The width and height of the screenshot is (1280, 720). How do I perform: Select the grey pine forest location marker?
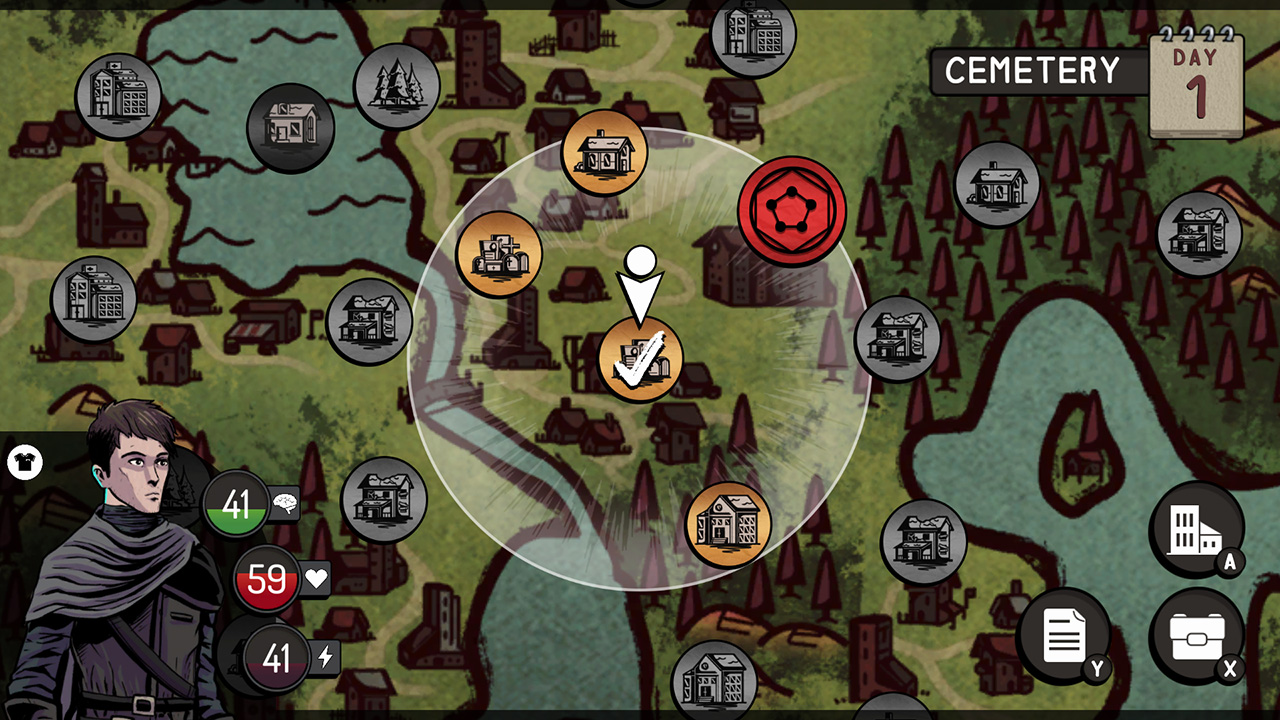[x=397, y=86]
